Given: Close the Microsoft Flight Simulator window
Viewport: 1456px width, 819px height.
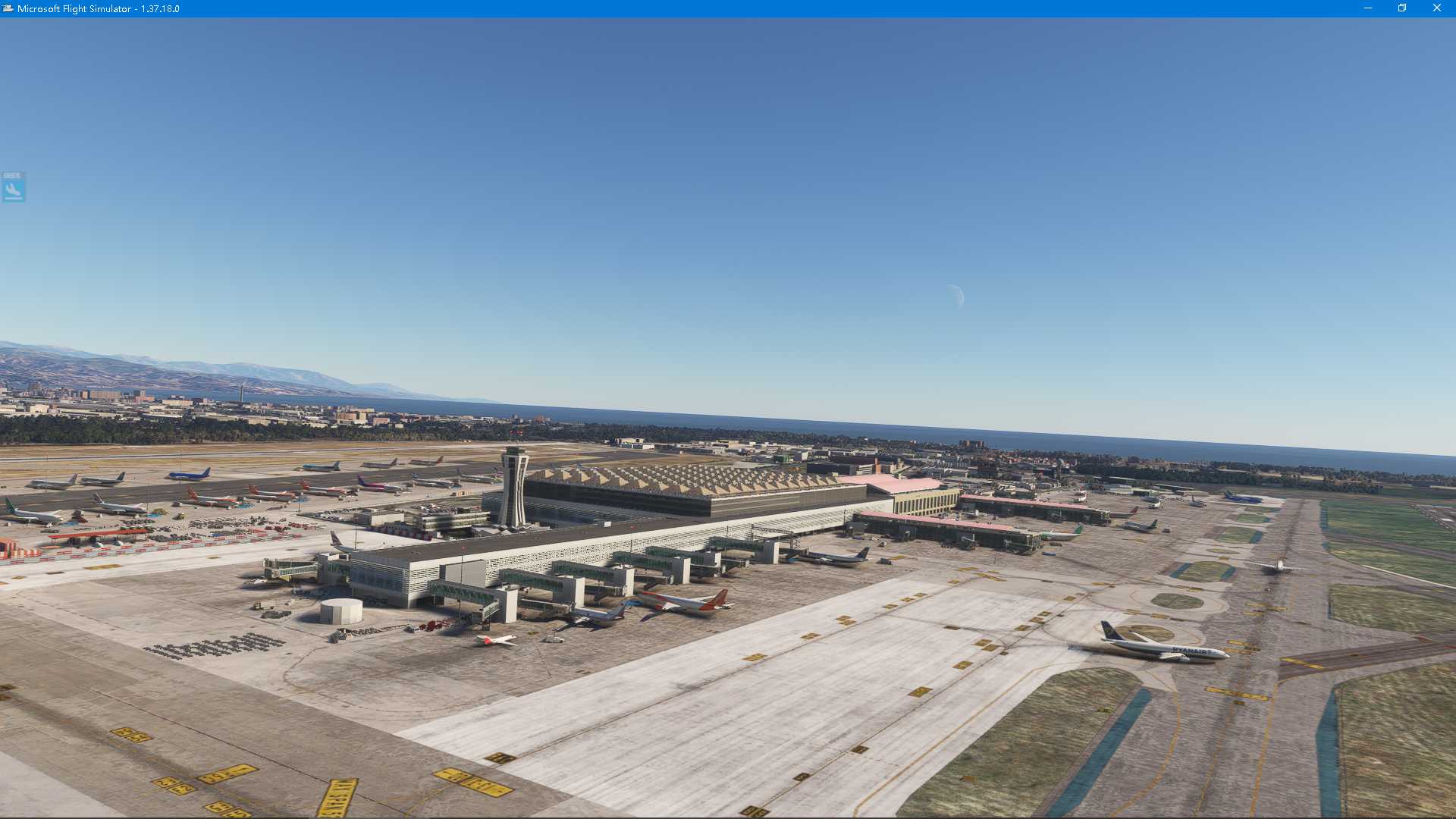Looking at the screenshot, I should (x=1436, y=8).
